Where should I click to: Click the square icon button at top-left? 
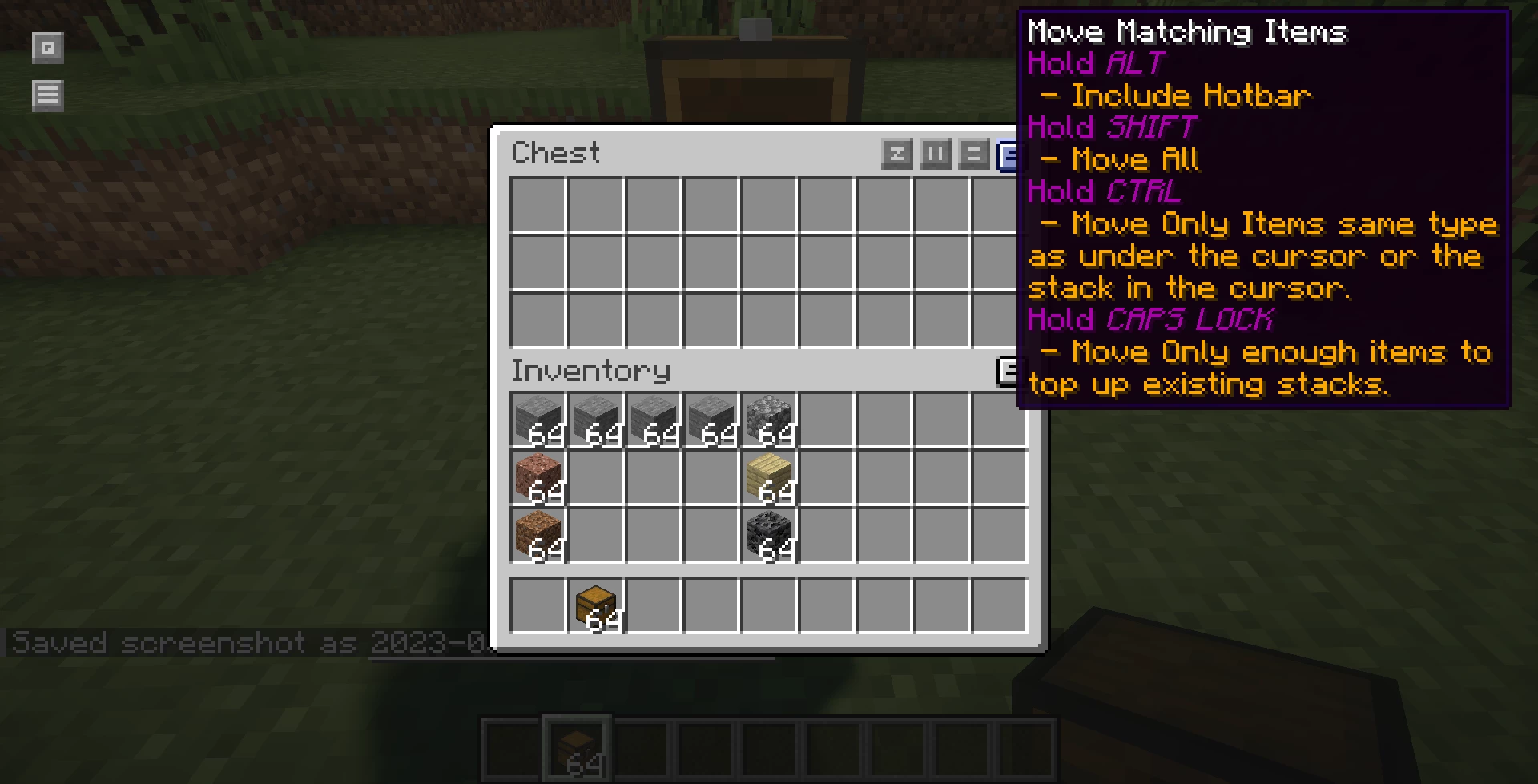tap(48, 48)
